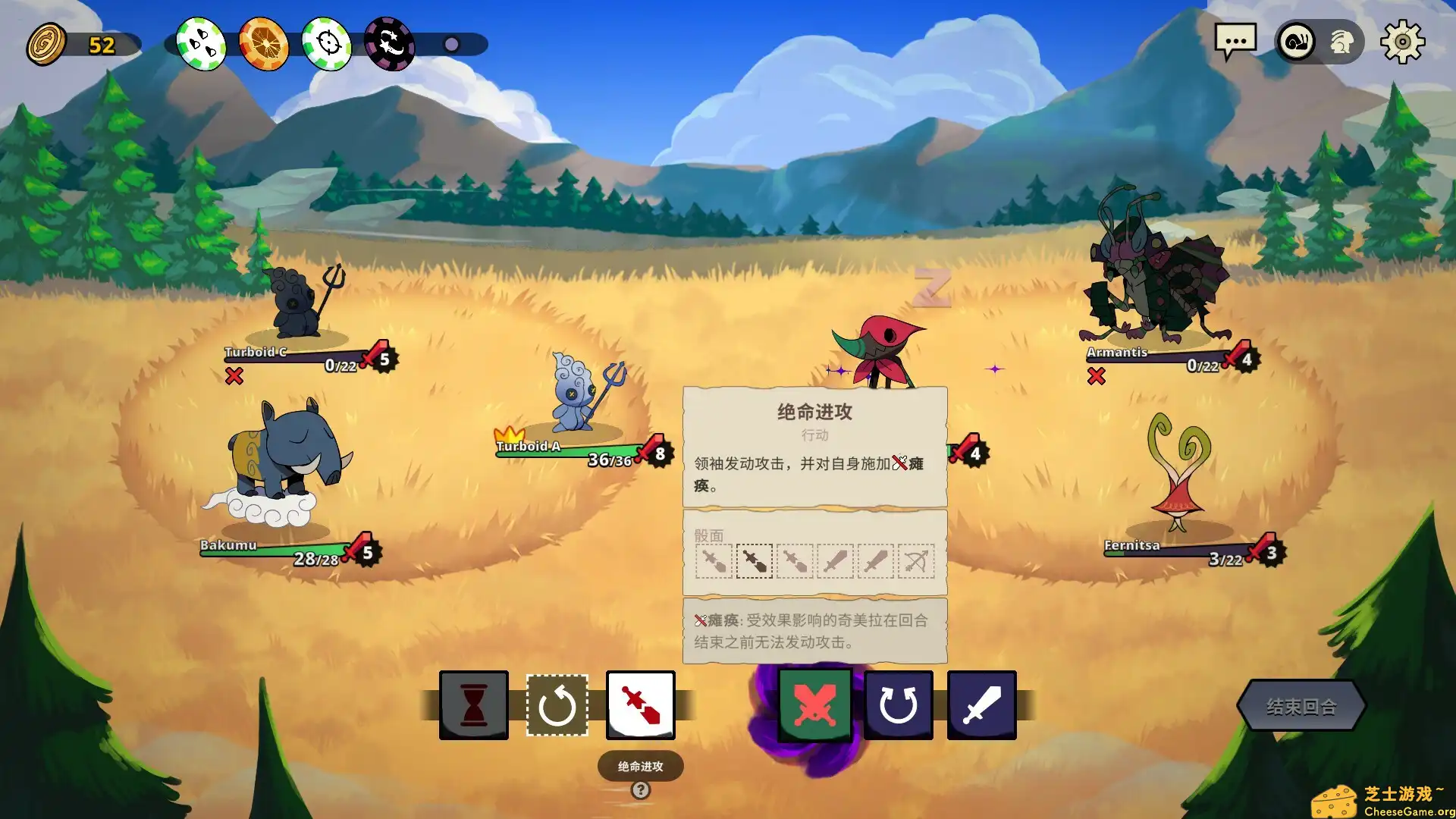Image resolution: width=1456 pixels, height=819 pixels.
Task: Click the dice reroll icon in player action bar
Action: (559, 704)
